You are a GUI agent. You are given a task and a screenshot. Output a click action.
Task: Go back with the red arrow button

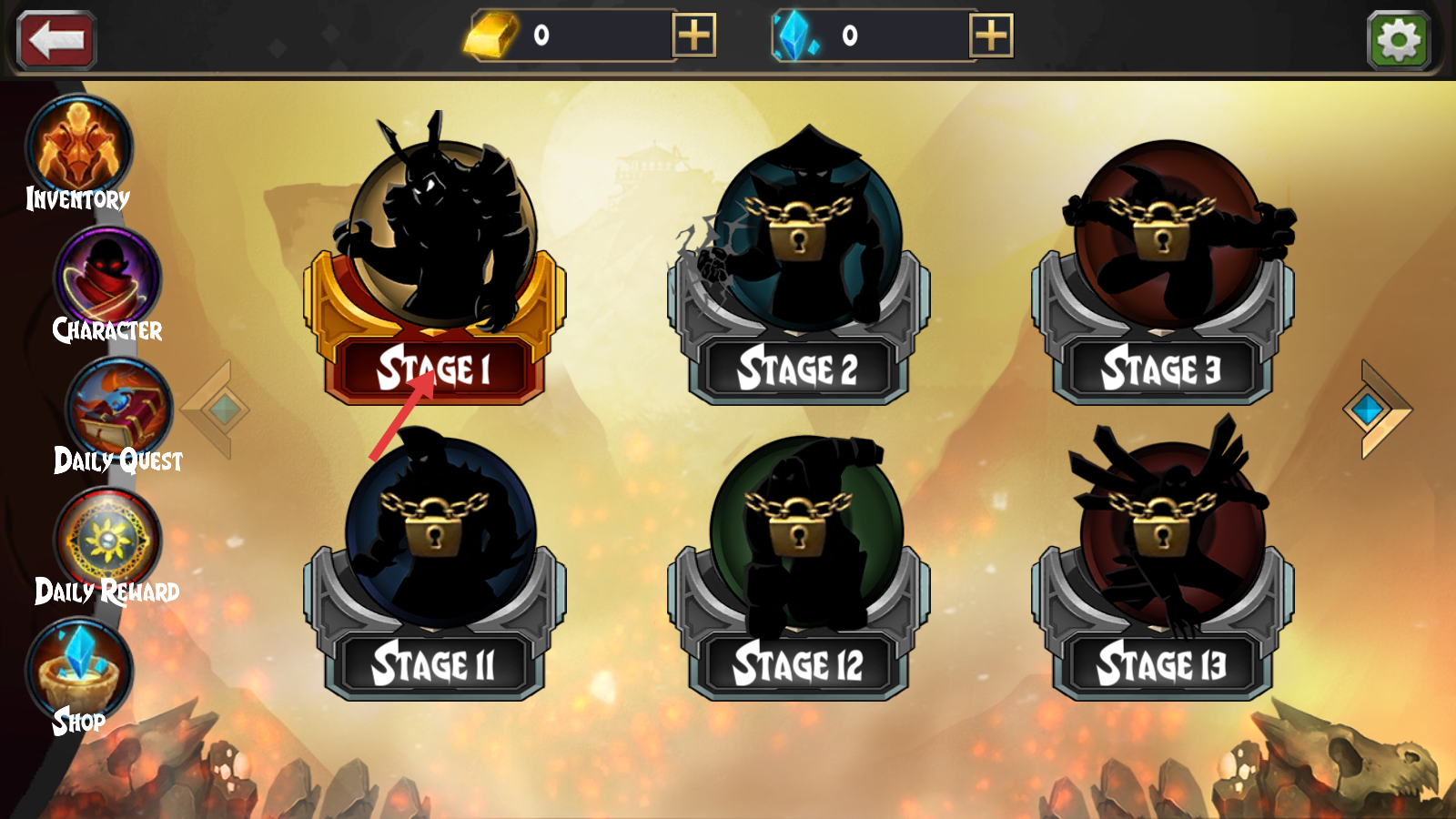(56, 40)
